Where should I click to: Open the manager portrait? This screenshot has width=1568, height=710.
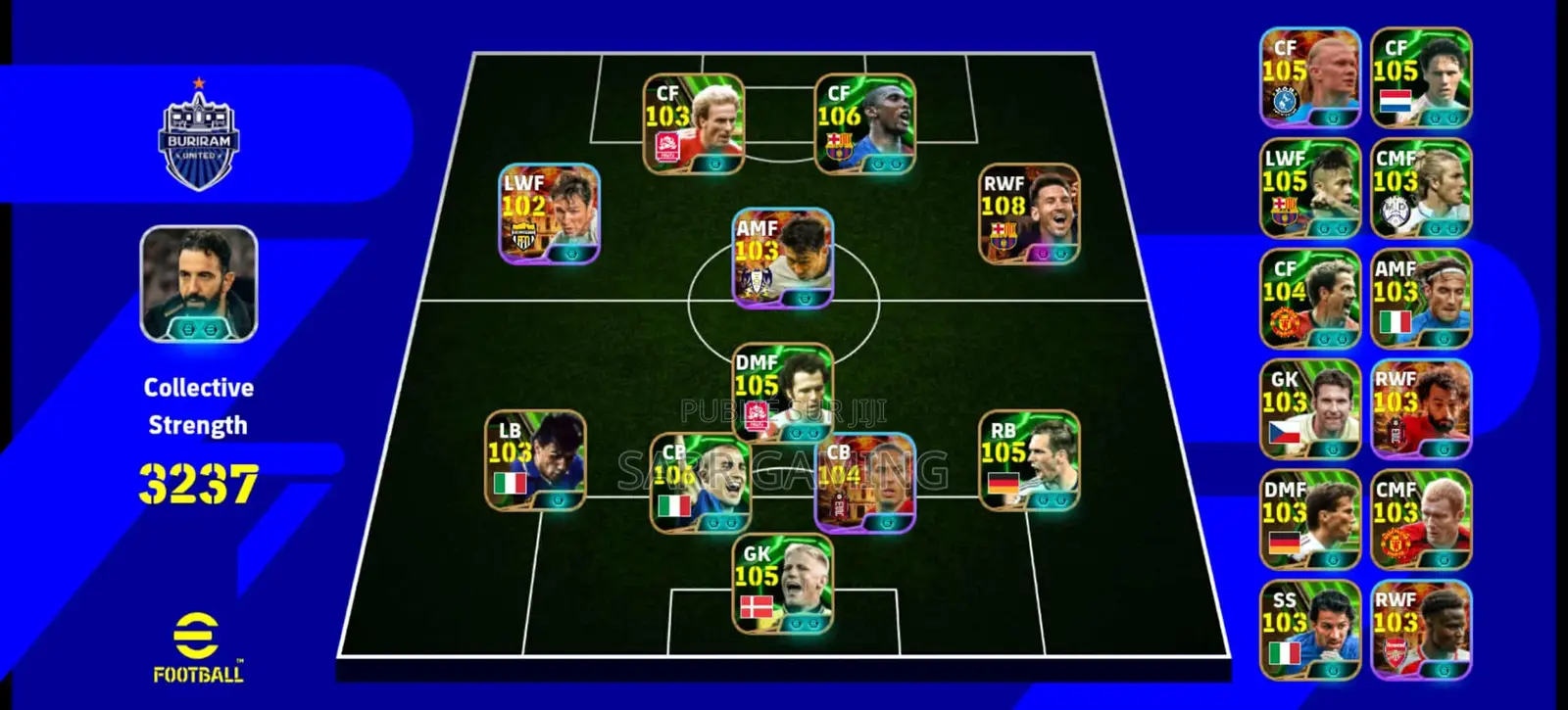(x=199, y=284)
